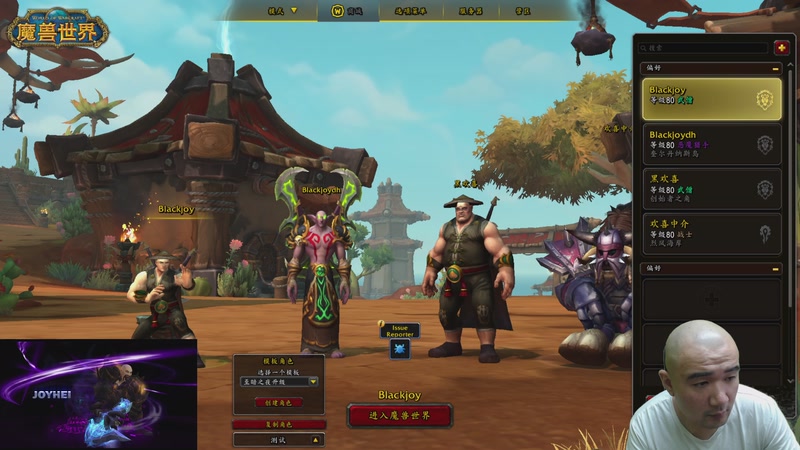Open the 选项菜单 options menu
Image resolution: width=800 pixels, height=450 pixels.
pyautogui.click(x=411, y=10)
